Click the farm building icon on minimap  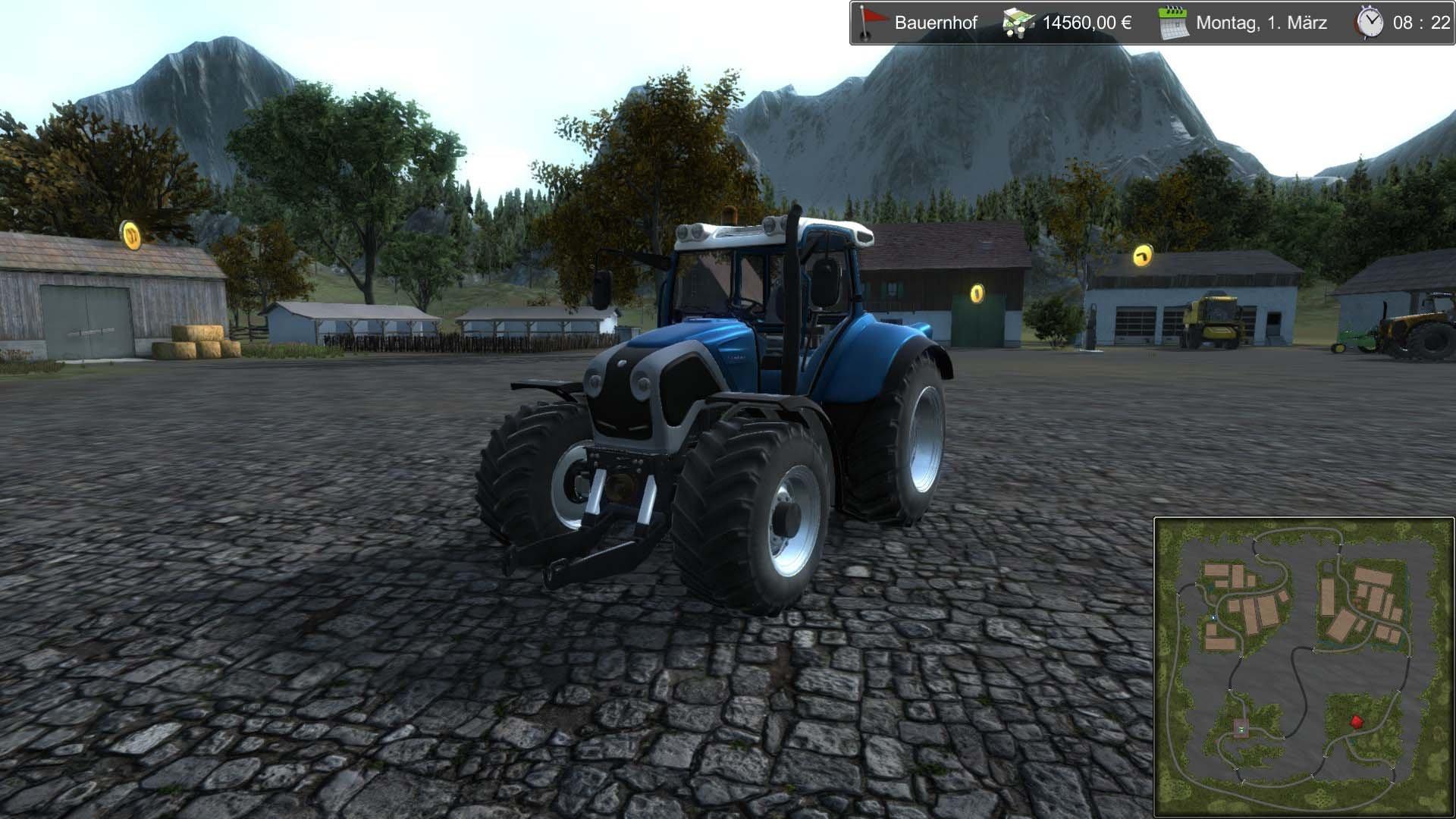click(1241, 728)
